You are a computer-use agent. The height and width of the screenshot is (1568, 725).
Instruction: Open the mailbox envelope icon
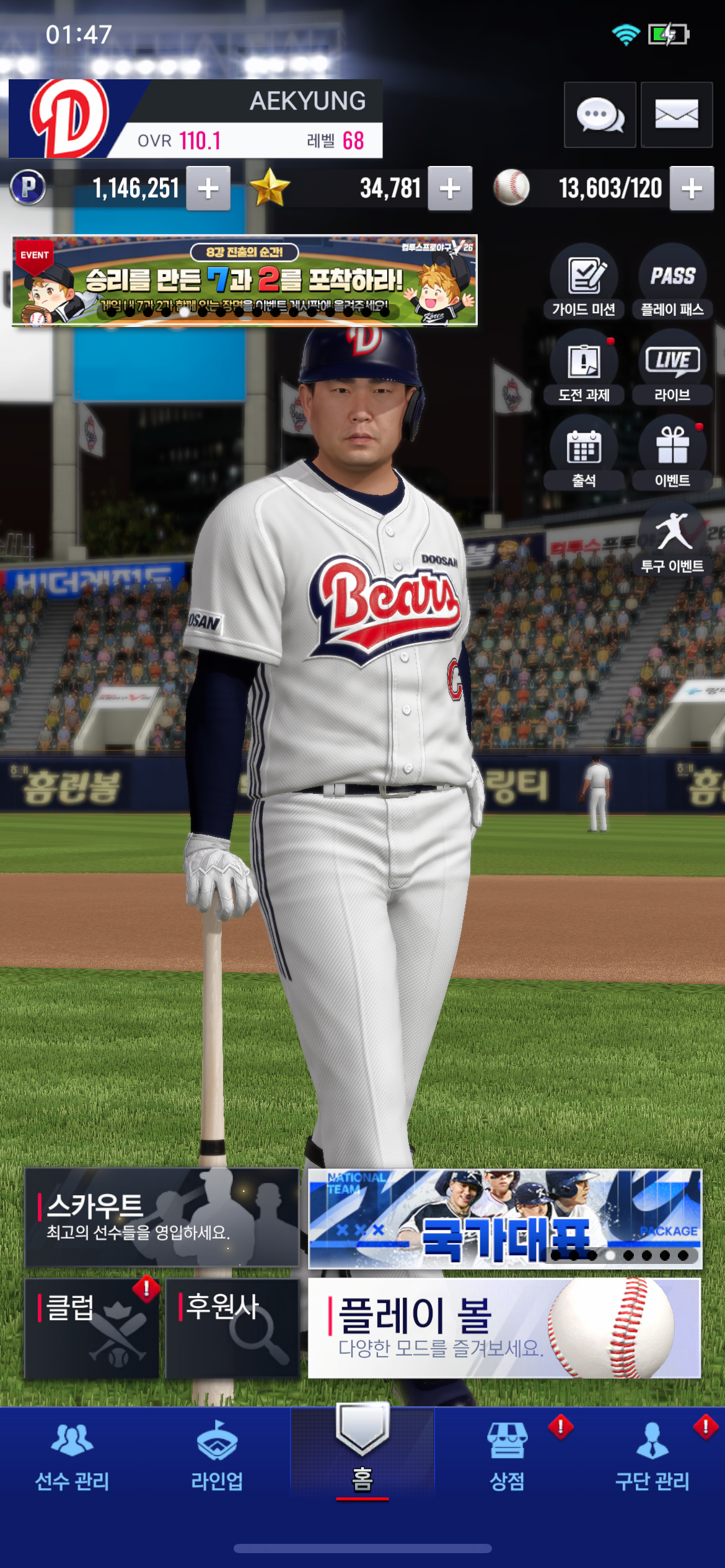pyautogui.click(x=677, y=115)
